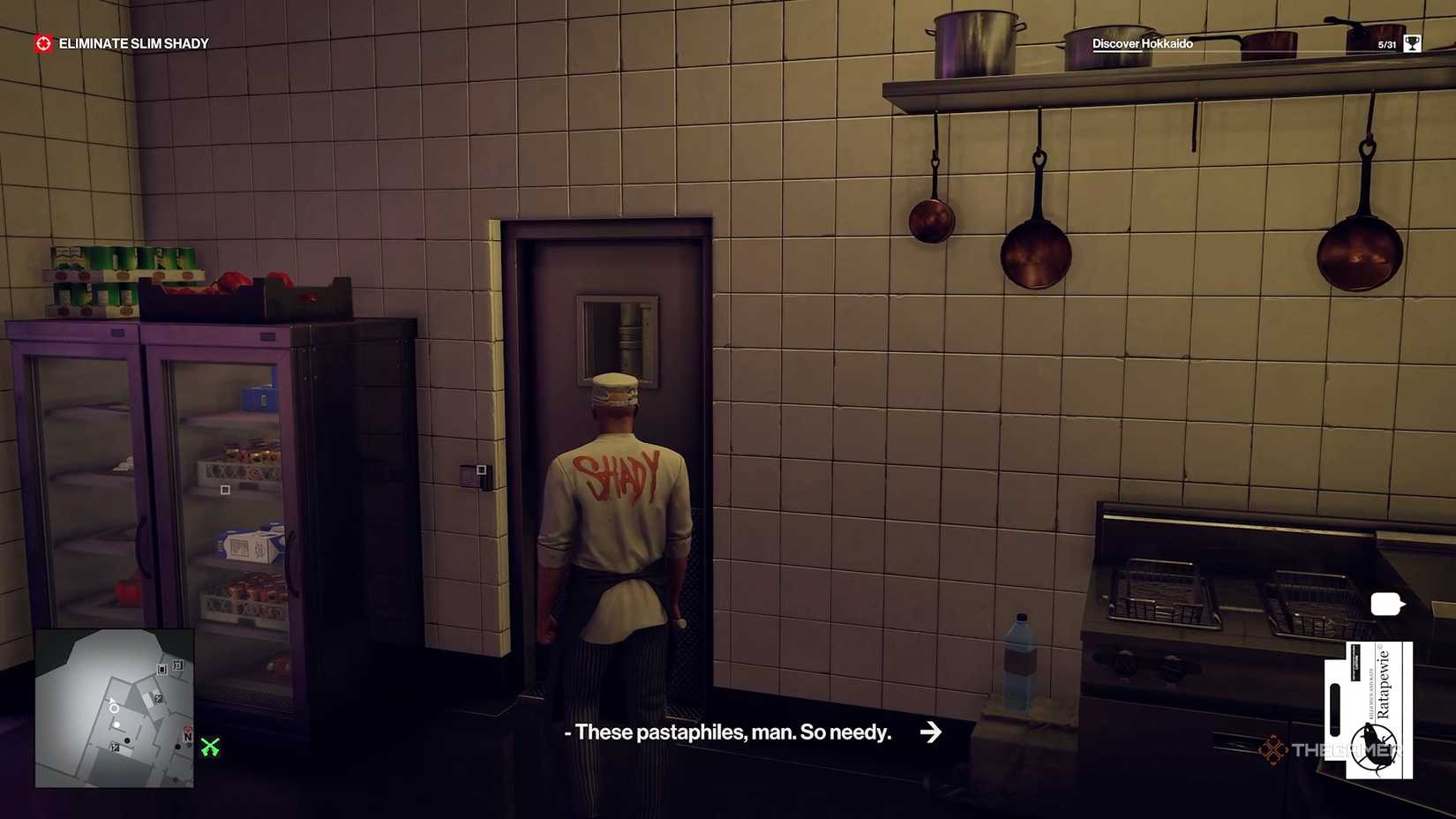Select the player arrow marker on the minimap
This screenshot has height=819, width=1456.
click(113, 707)
